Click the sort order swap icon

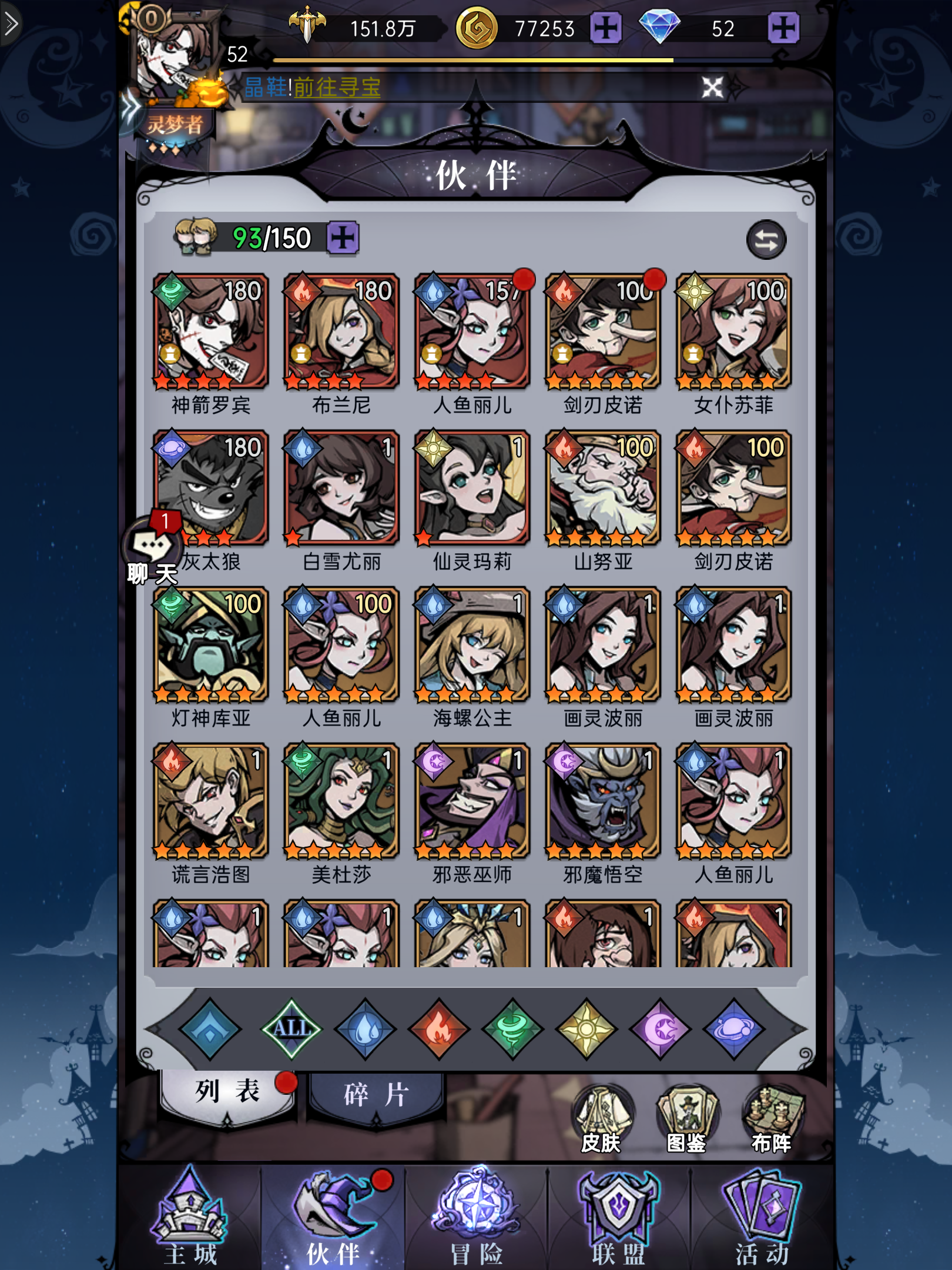click(x=767, y=240)
